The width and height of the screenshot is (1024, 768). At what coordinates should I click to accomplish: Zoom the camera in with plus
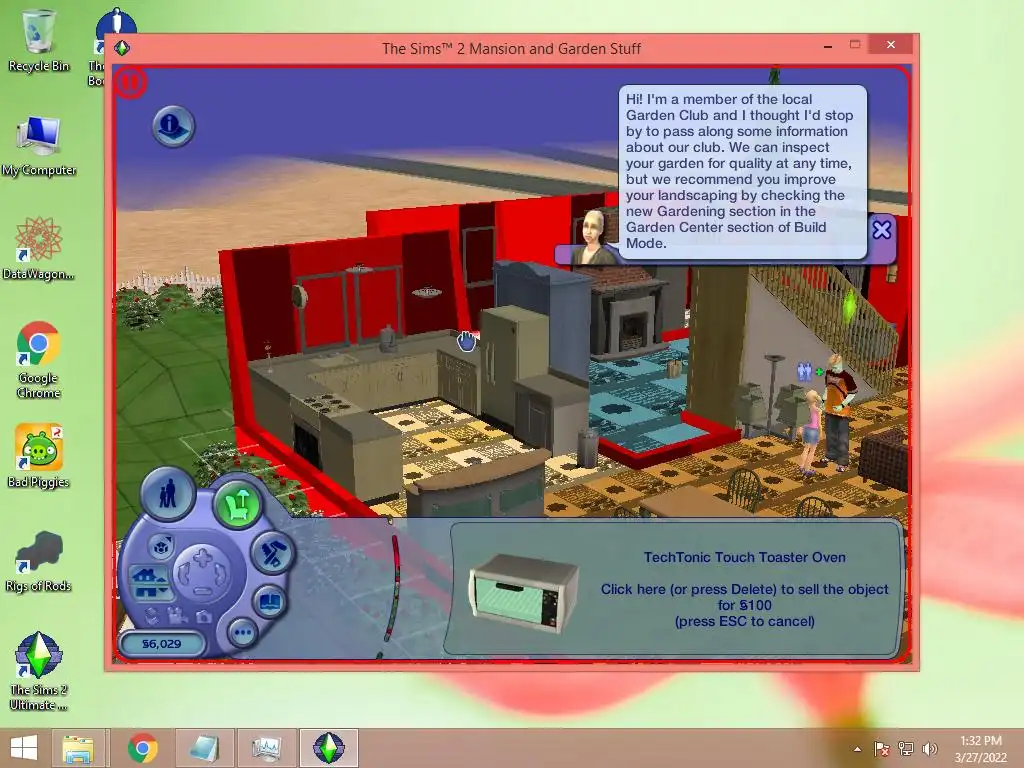[203, 557]
